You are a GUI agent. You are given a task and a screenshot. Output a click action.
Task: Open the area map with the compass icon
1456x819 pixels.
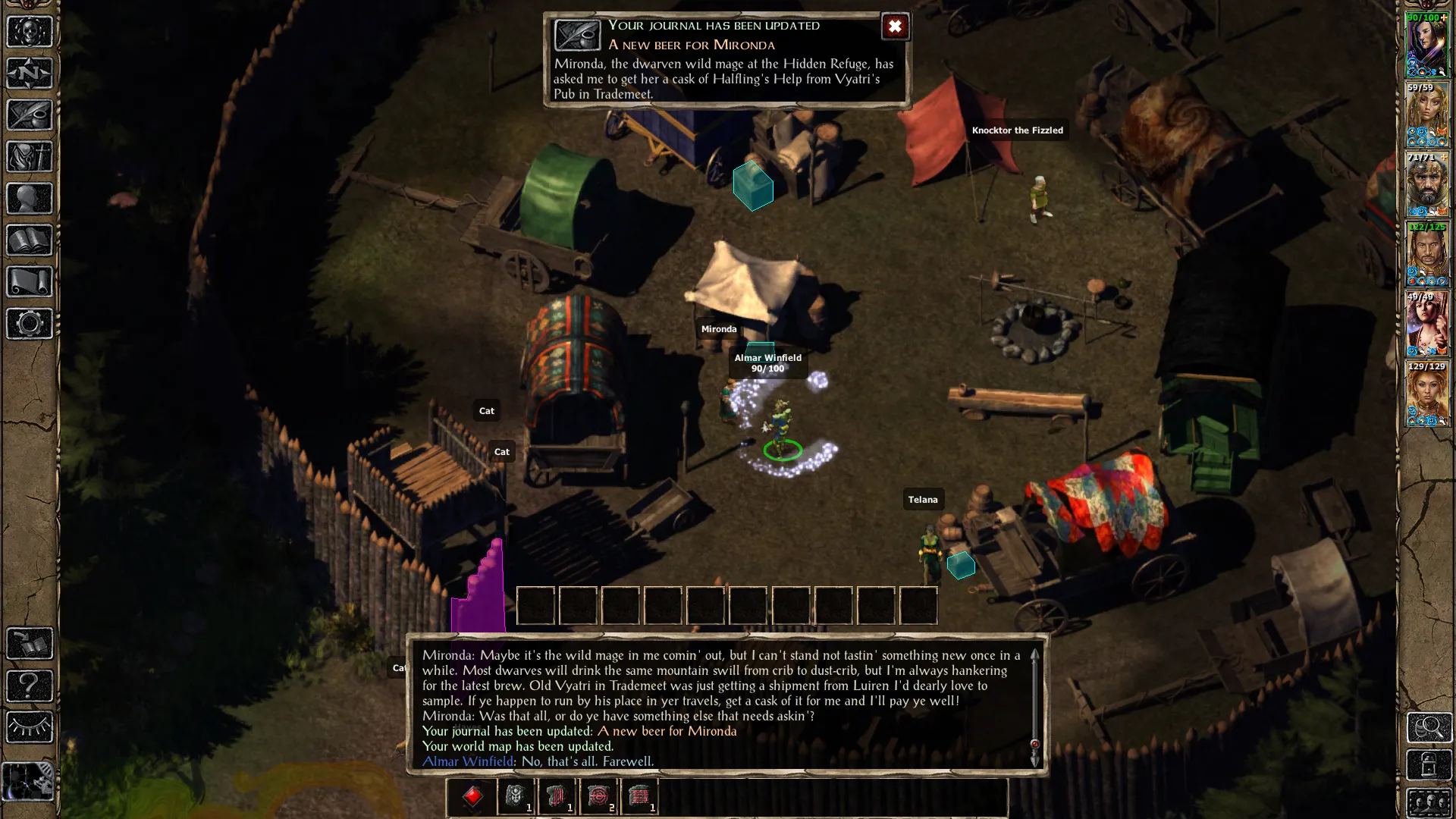click(x=30, y=74)
